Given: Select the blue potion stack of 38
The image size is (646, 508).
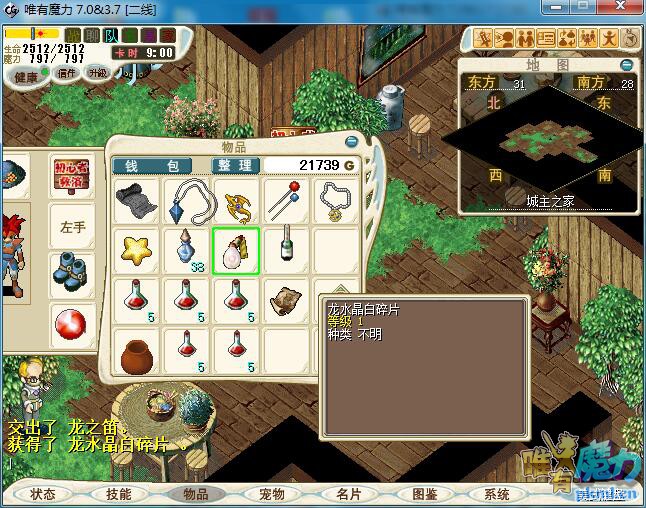Looking at the screenshot, I should click(186, 250).
